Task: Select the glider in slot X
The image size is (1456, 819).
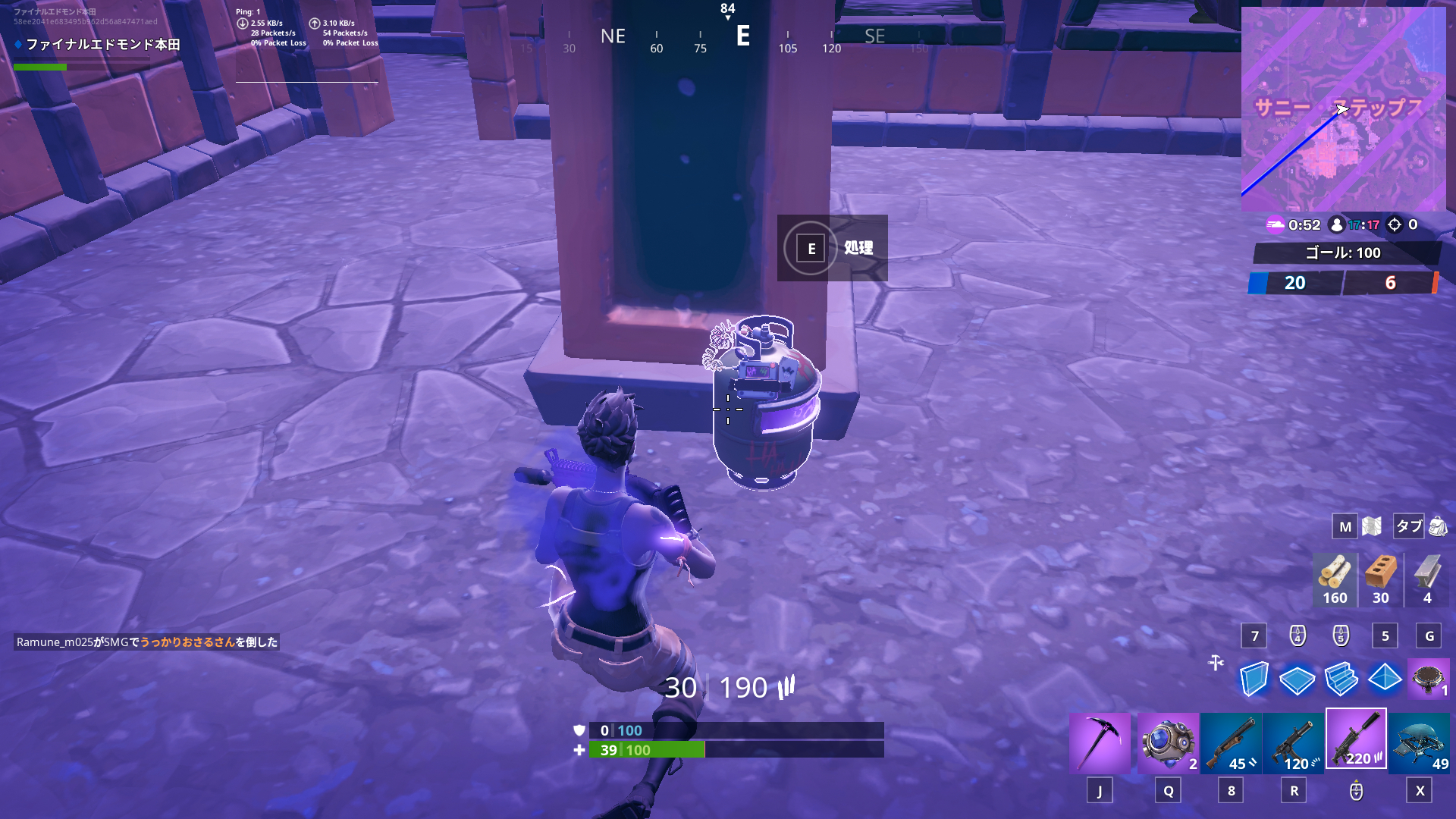Action: click(x=1420, y=739)
